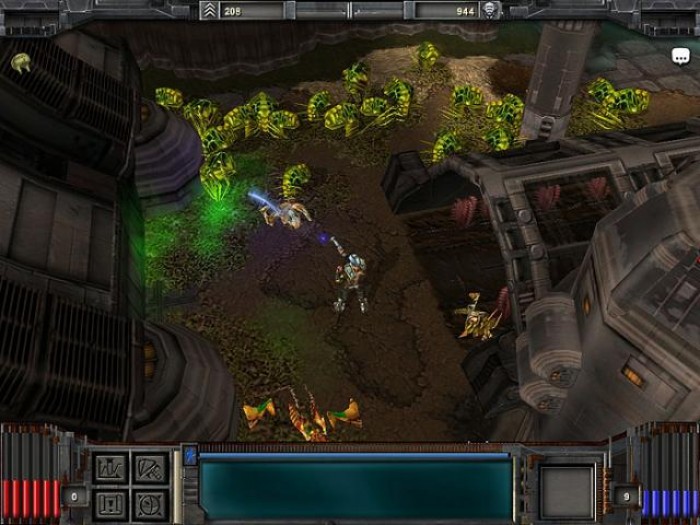
Task: Open the round globe icon button
Action: click(x=147, y=503)
